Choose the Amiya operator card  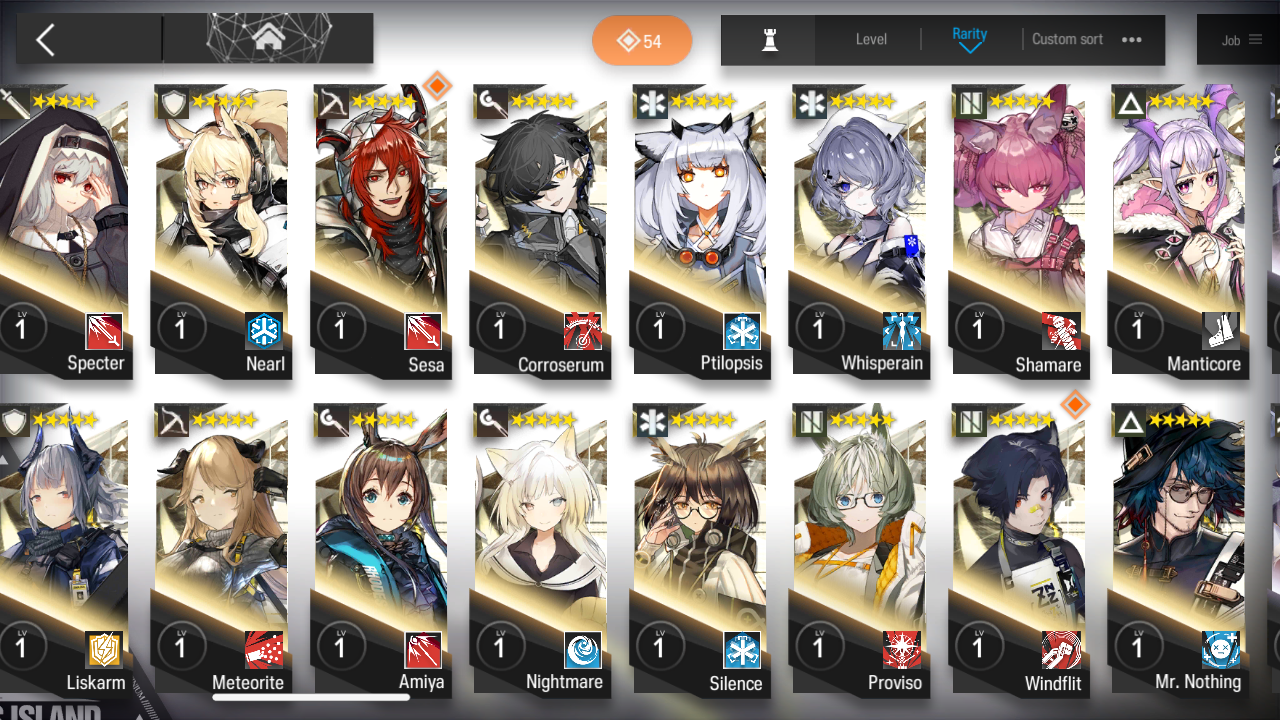[x=381, y=550]
